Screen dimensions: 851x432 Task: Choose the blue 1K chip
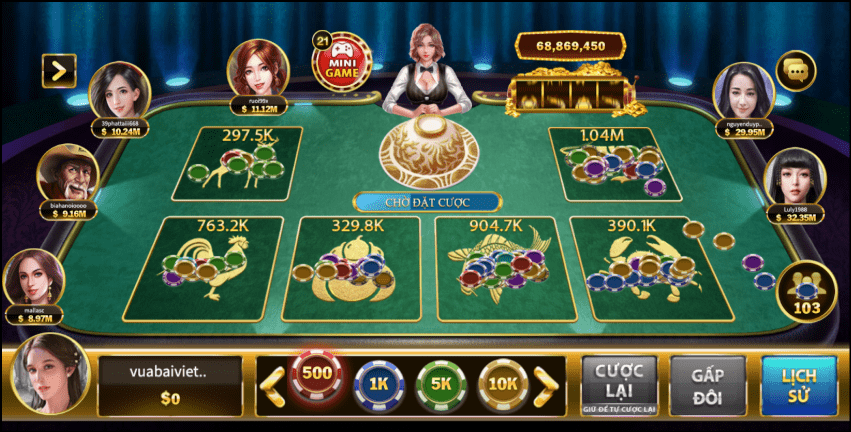[x=378, y=382]
